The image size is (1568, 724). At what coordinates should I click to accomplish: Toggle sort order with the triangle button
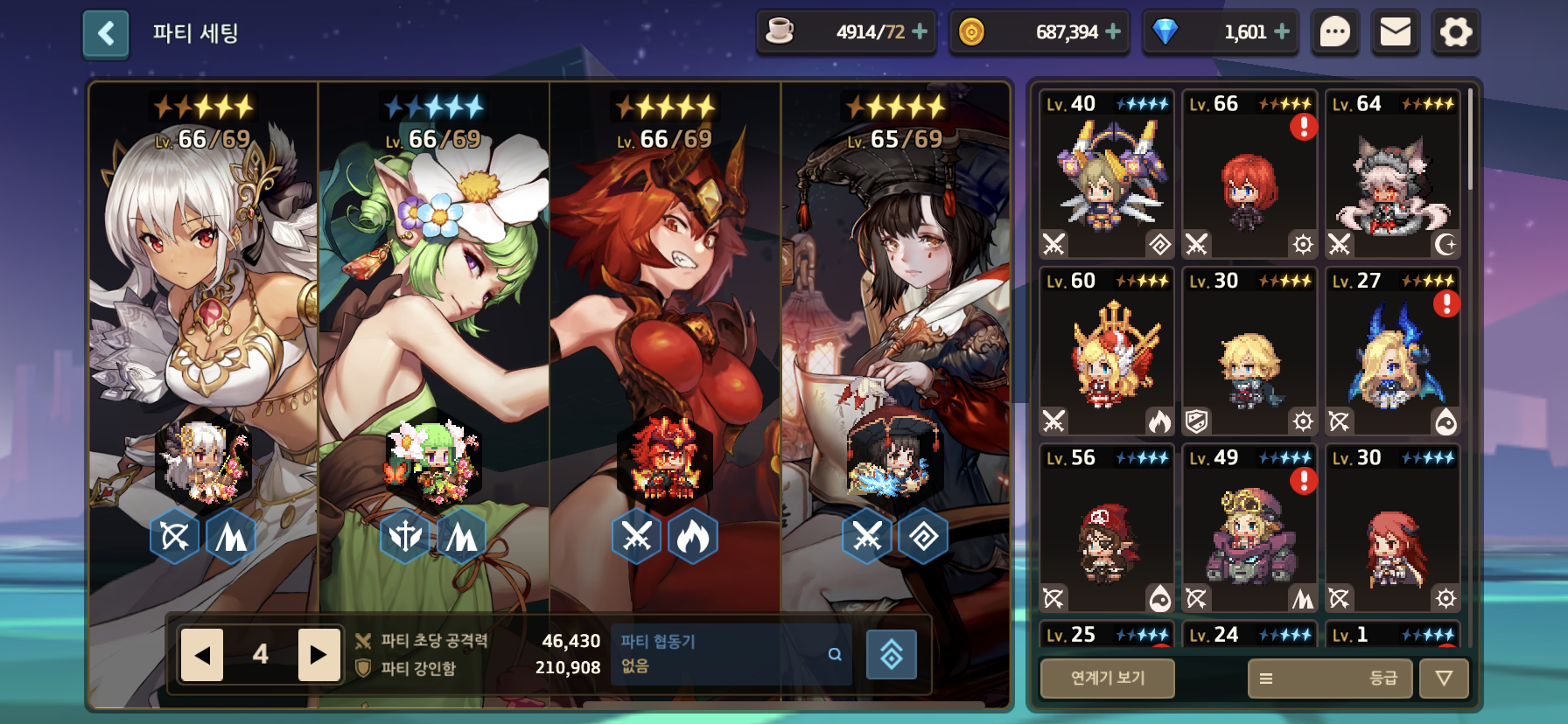click(1444, 678)
